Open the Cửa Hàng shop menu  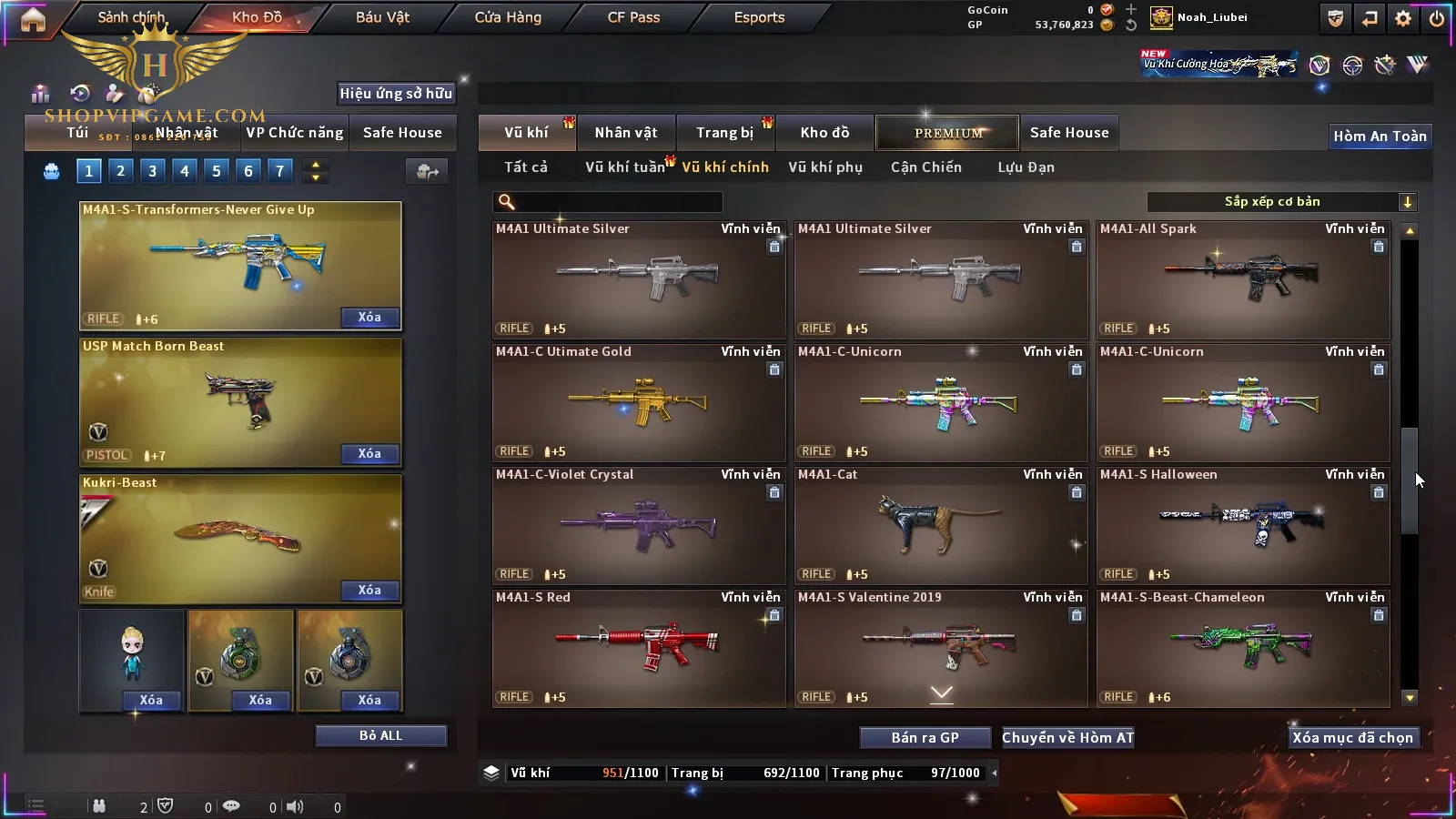click(508, 17)
